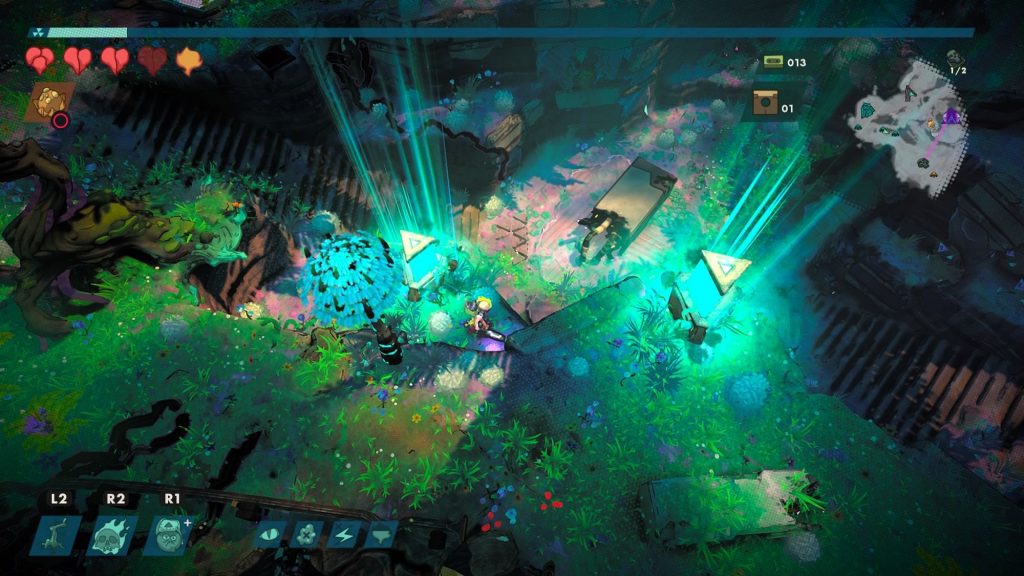
Task: Click the cassette tape currency icon
Action: [773, 62]
